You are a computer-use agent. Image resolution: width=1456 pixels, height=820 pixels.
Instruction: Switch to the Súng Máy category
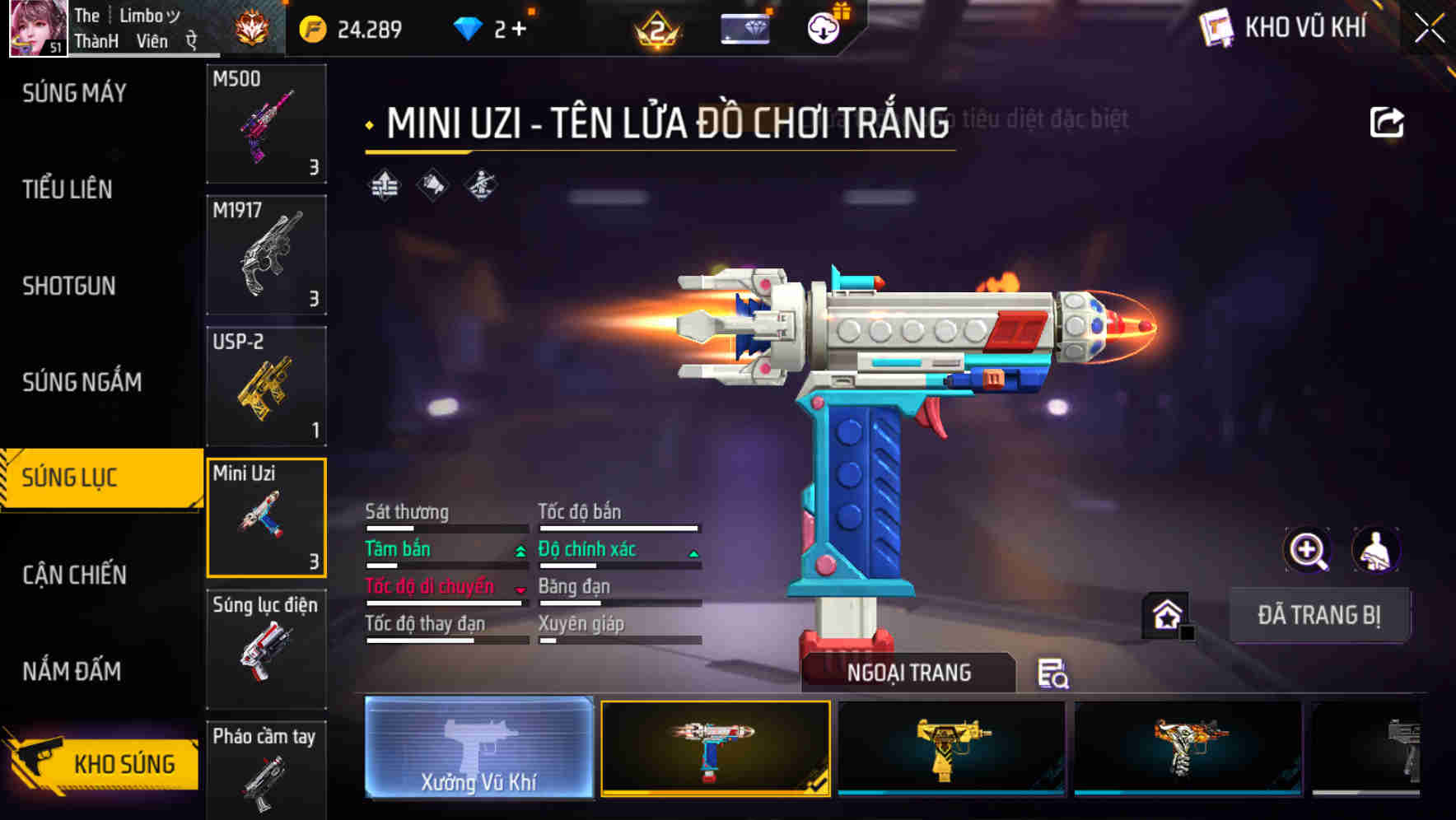74,93
